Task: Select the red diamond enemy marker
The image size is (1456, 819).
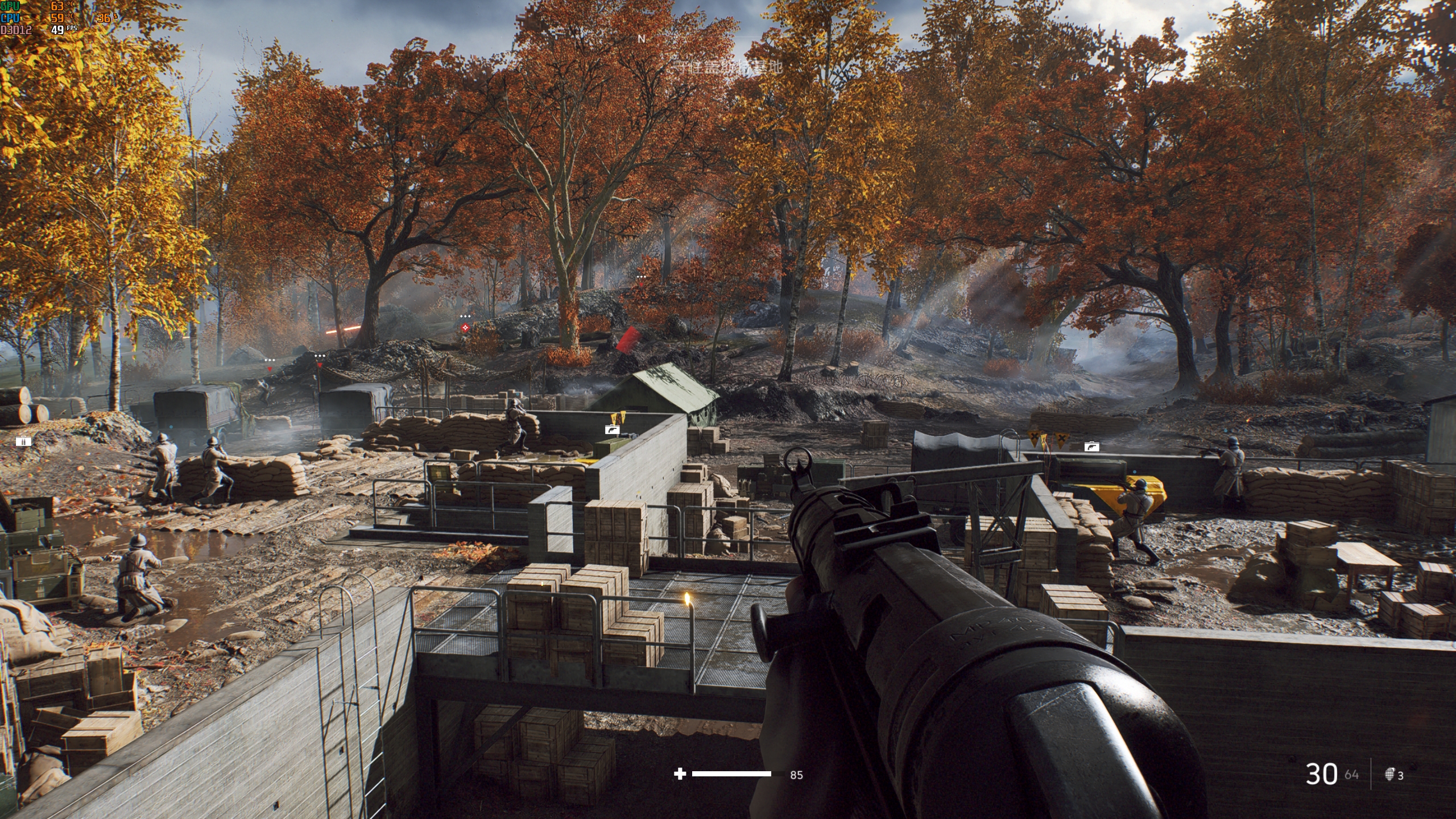Action: pos(466,328)
